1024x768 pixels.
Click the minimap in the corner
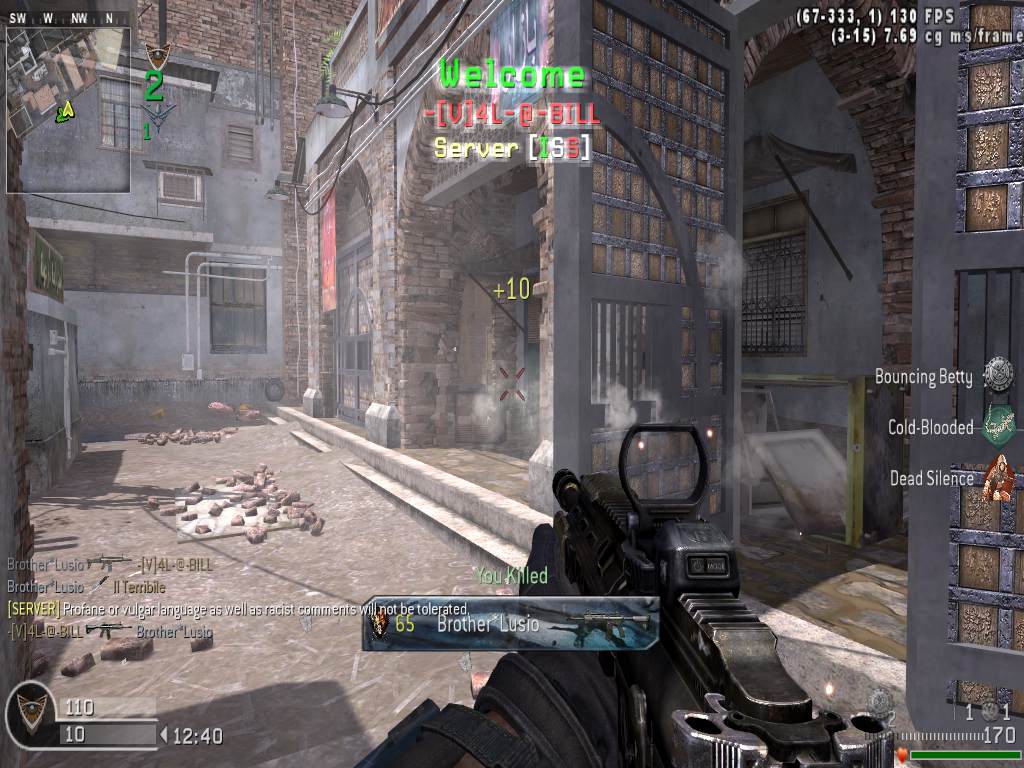click(68, 108)
